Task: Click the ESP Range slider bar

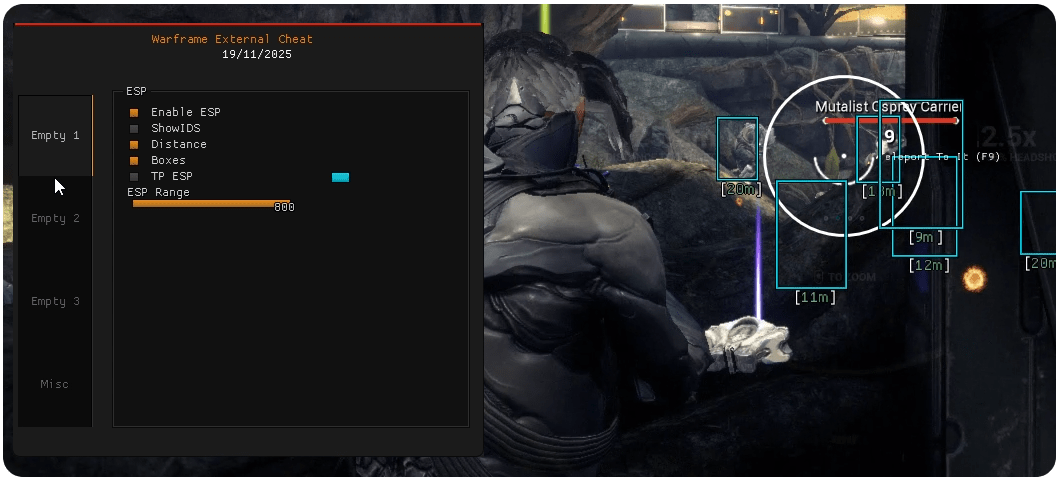Action: 211,203
